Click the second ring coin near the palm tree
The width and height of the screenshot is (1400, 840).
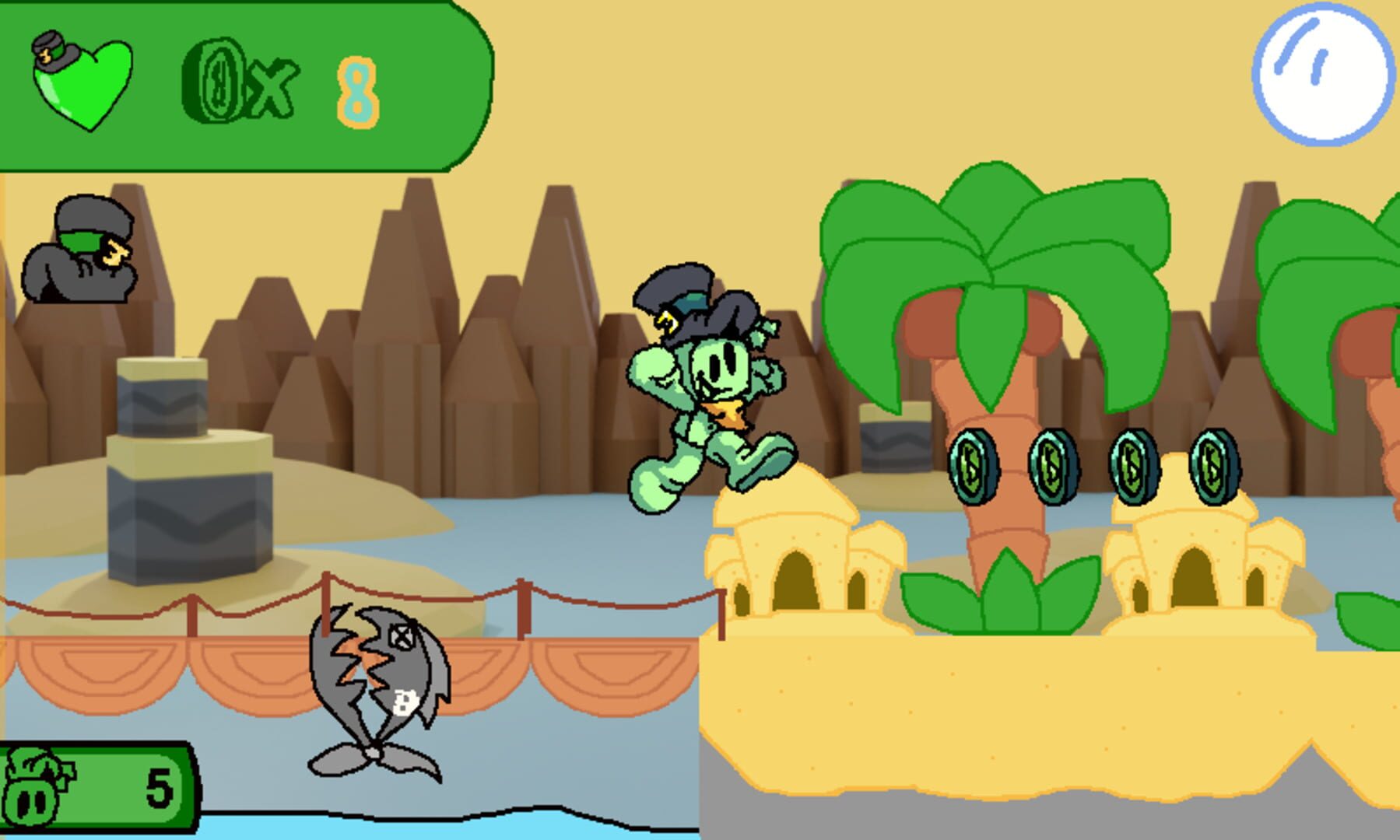[1052, 466]
